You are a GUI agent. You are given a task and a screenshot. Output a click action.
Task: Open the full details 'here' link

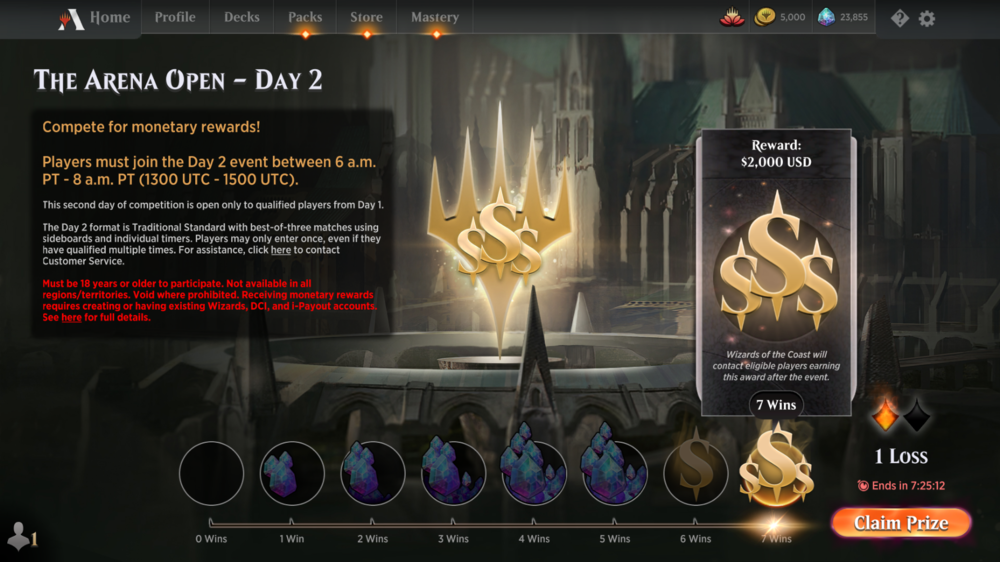[71, 318]
